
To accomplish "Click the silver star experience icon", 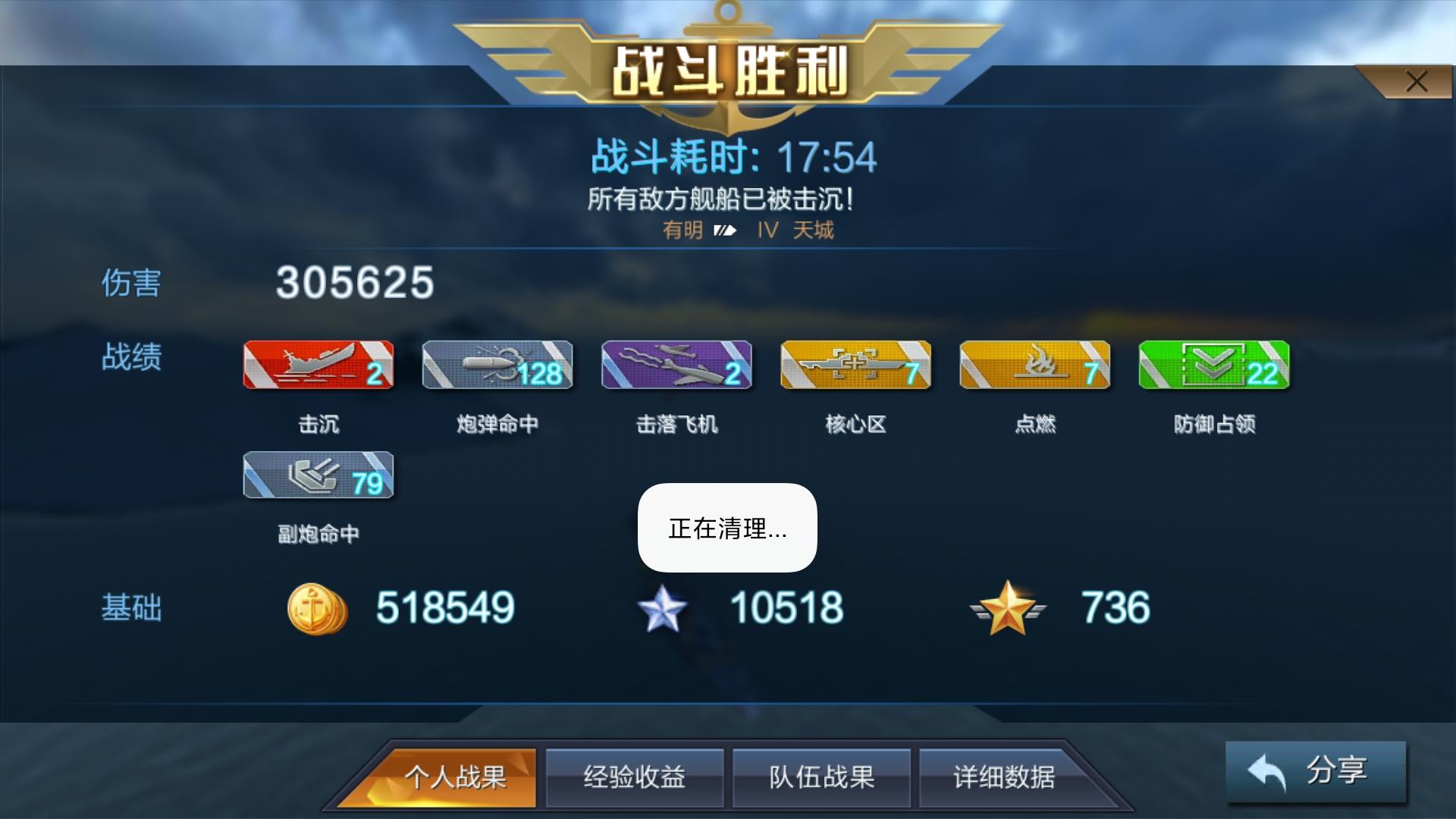I will pos(664,607).
